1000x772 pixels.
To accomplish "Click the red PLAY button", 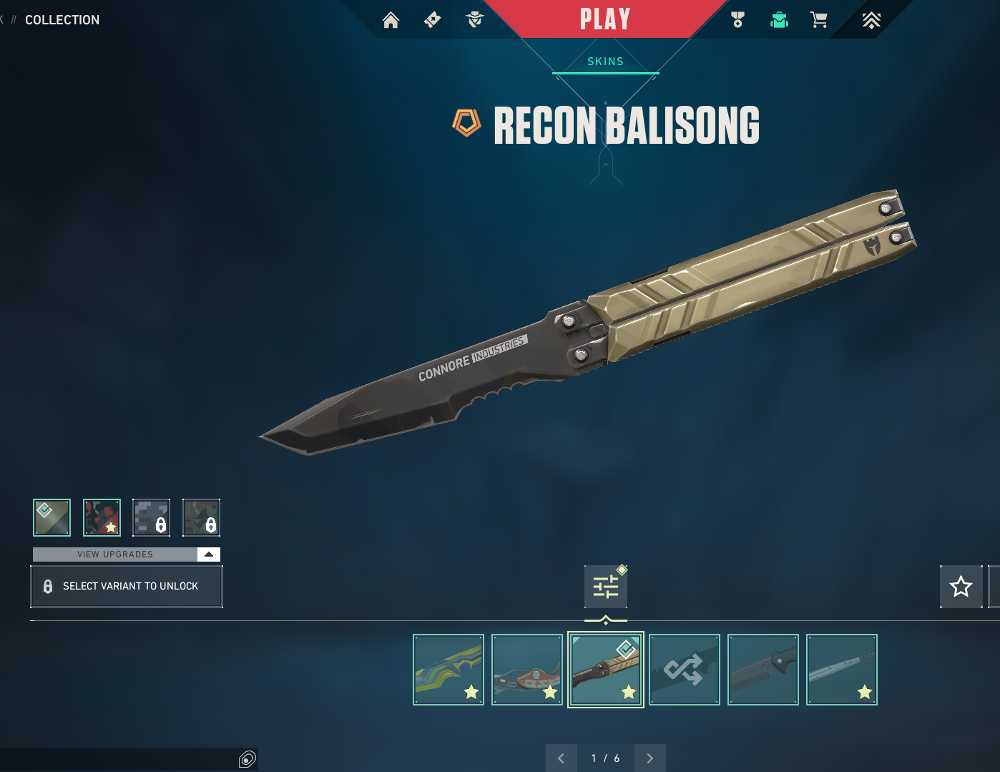I will [605, 19].
